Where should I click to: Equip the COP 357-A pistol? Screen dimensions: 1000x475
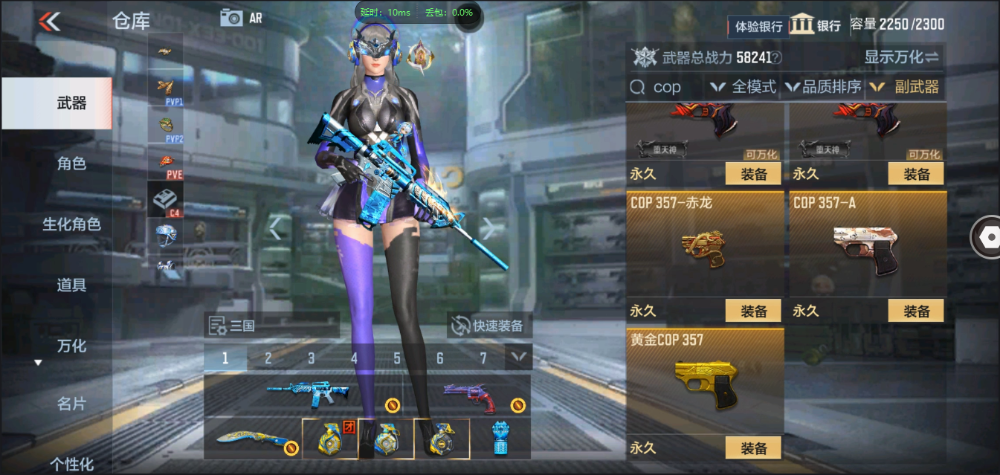[916, 311]
